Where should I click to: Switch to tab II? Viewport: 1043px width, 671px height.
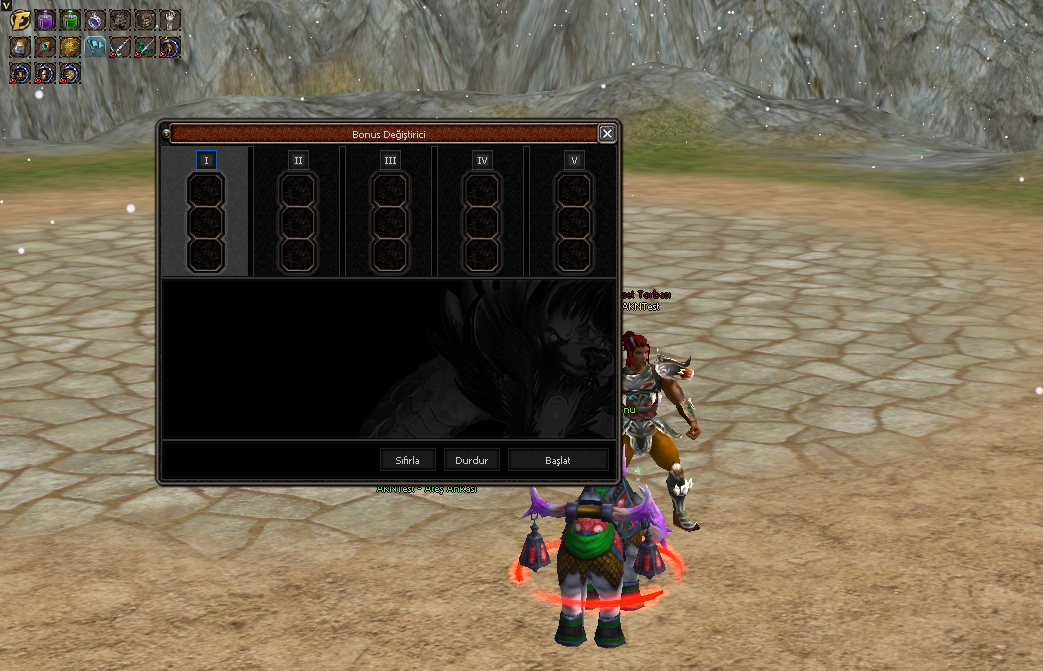pos(298,160)
